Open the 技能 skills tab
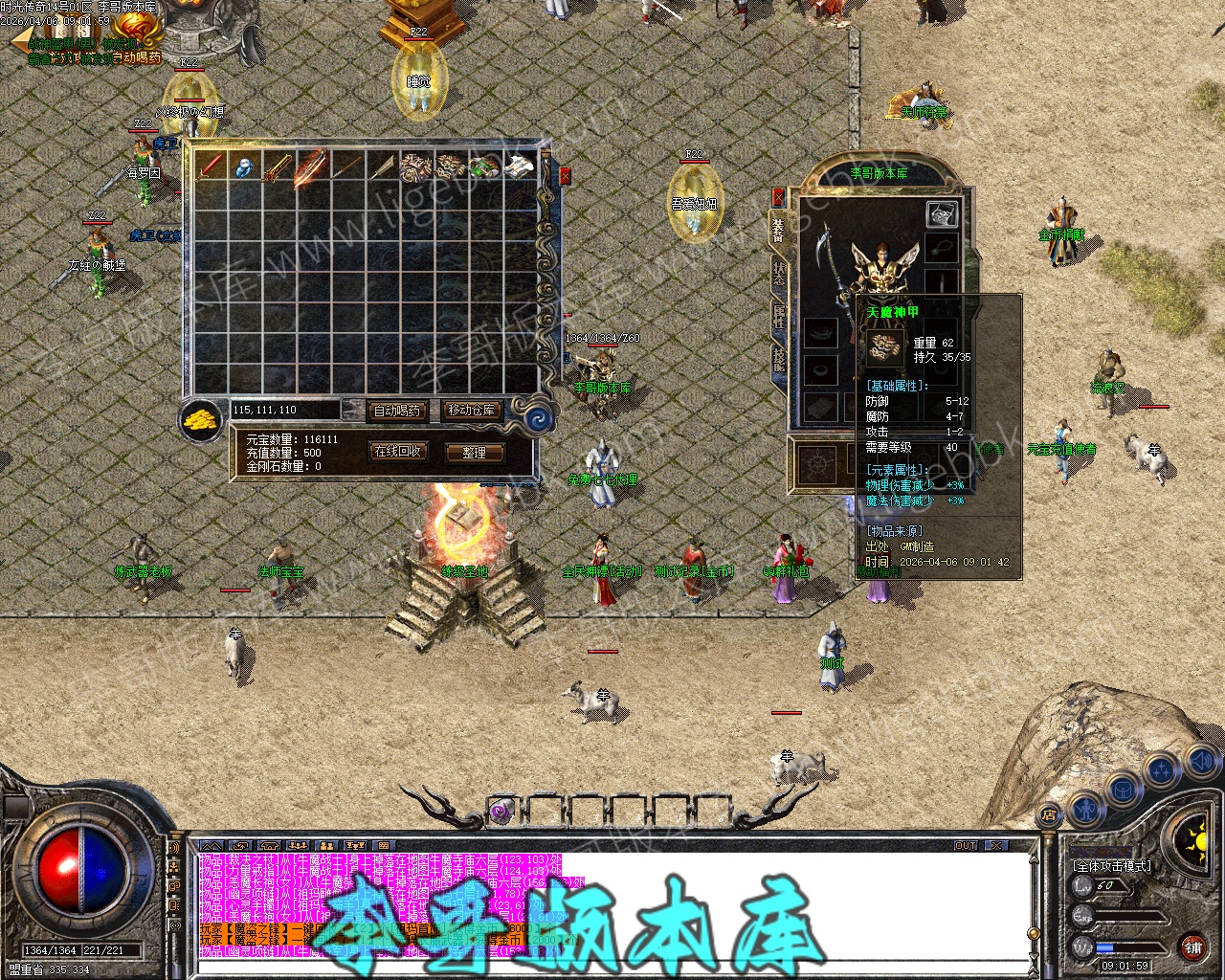 (x=778, y=359)
